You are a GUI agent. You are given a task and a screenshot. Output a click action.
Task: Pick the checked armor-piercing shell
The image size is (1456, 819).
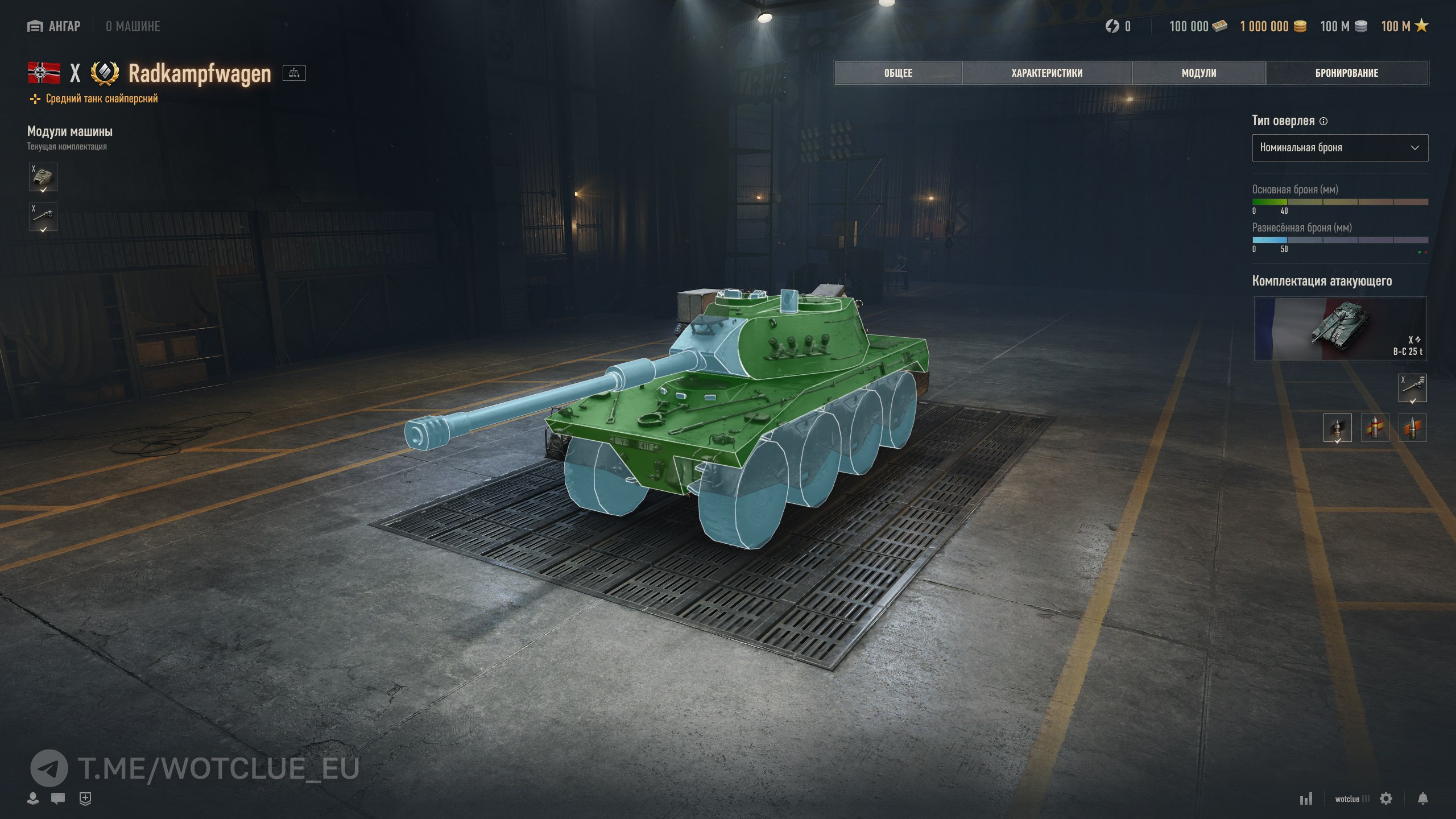tap(1337, 428)
